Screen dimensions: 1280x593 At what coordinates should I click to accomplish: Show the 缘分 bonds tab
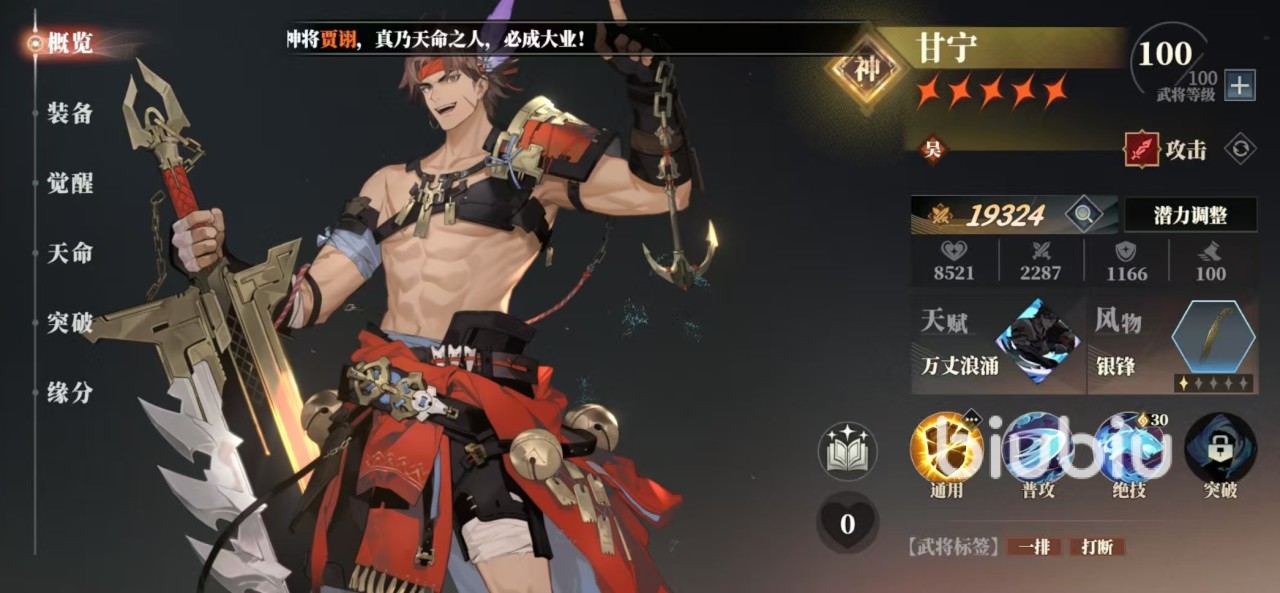point(70,393)
